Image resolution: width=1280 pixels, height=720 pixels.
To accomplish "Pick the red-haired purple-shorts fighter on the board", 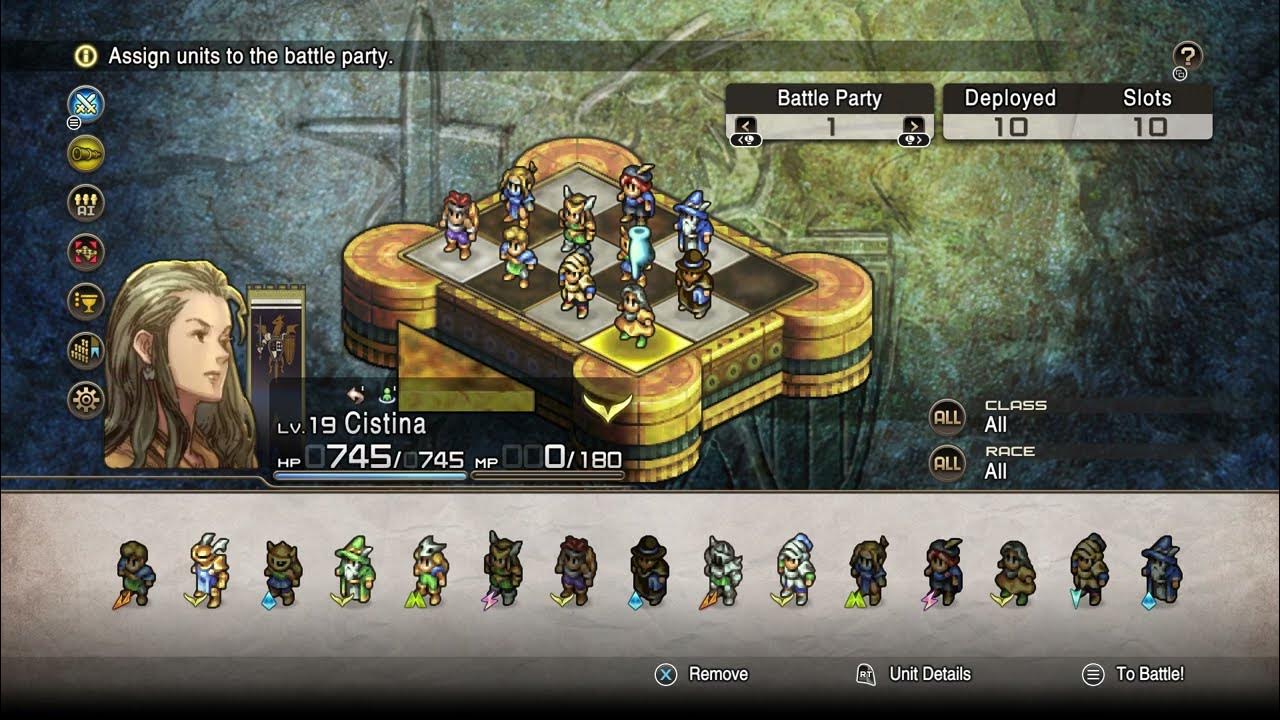I will tap(459, 224).
